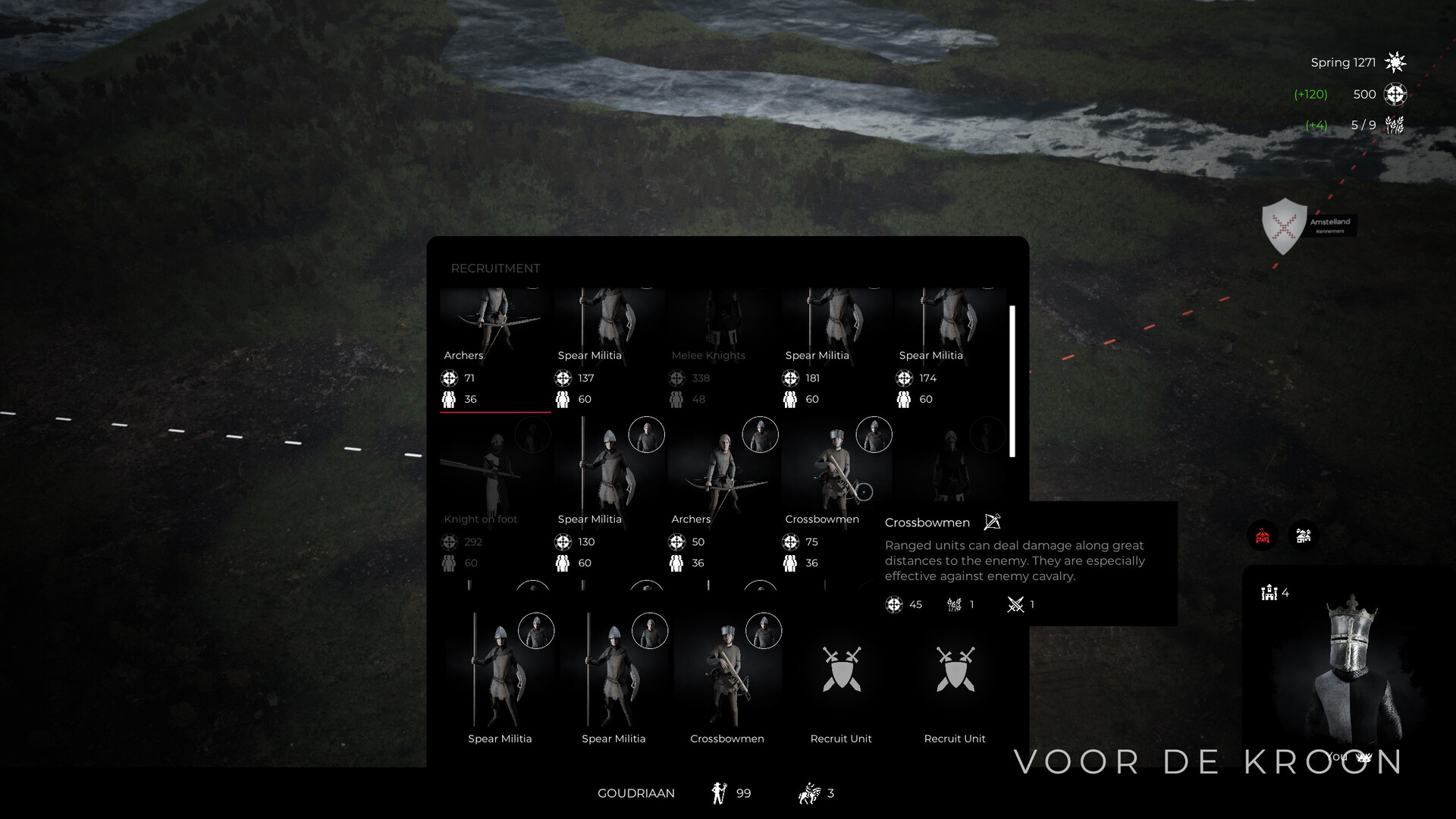
Task: Click the recruitment panel scrollbar
Action: click(x=1012, y=379)
